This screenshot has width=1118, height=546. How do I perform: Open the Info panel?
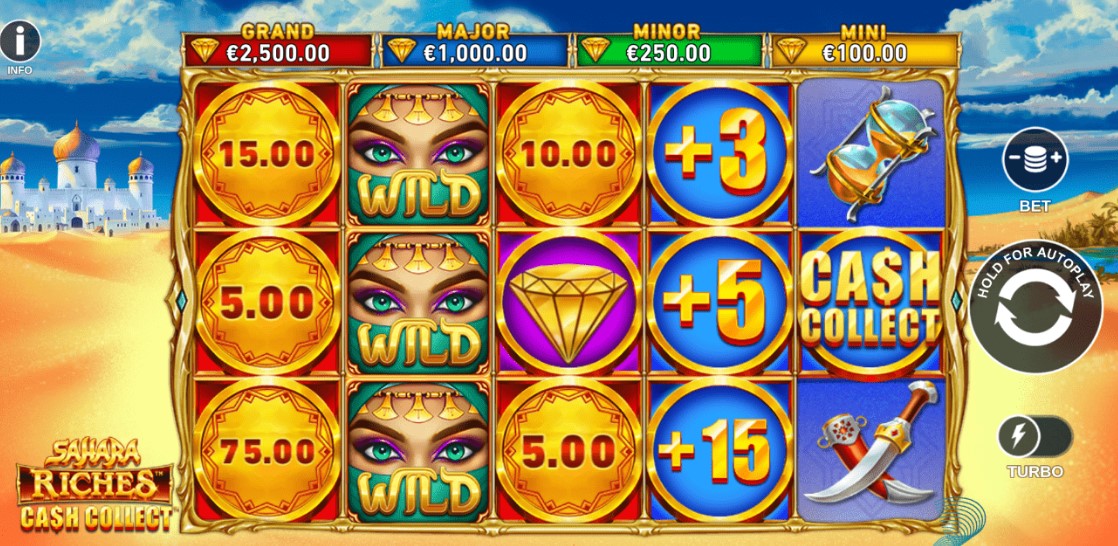click(x=20, y=42)
